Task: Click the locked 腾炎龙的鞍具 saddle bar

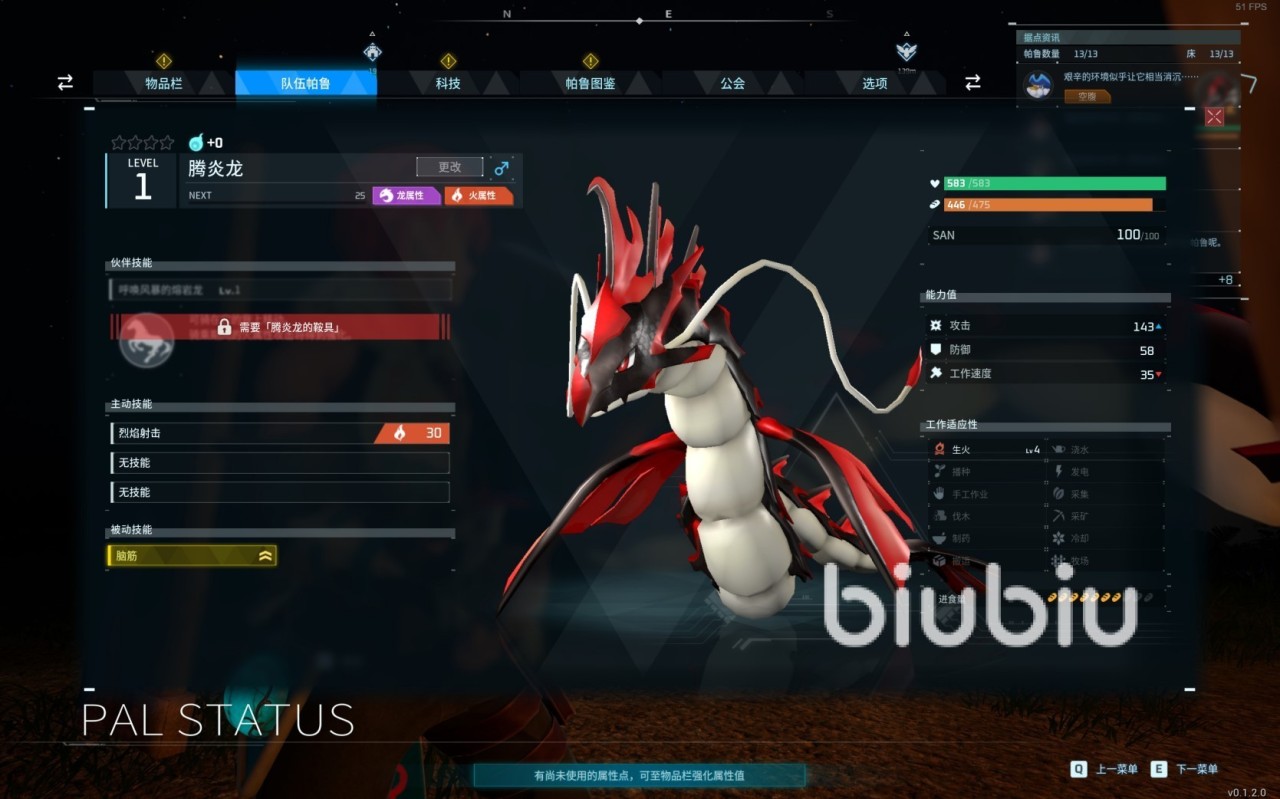Action: point(280,327)
